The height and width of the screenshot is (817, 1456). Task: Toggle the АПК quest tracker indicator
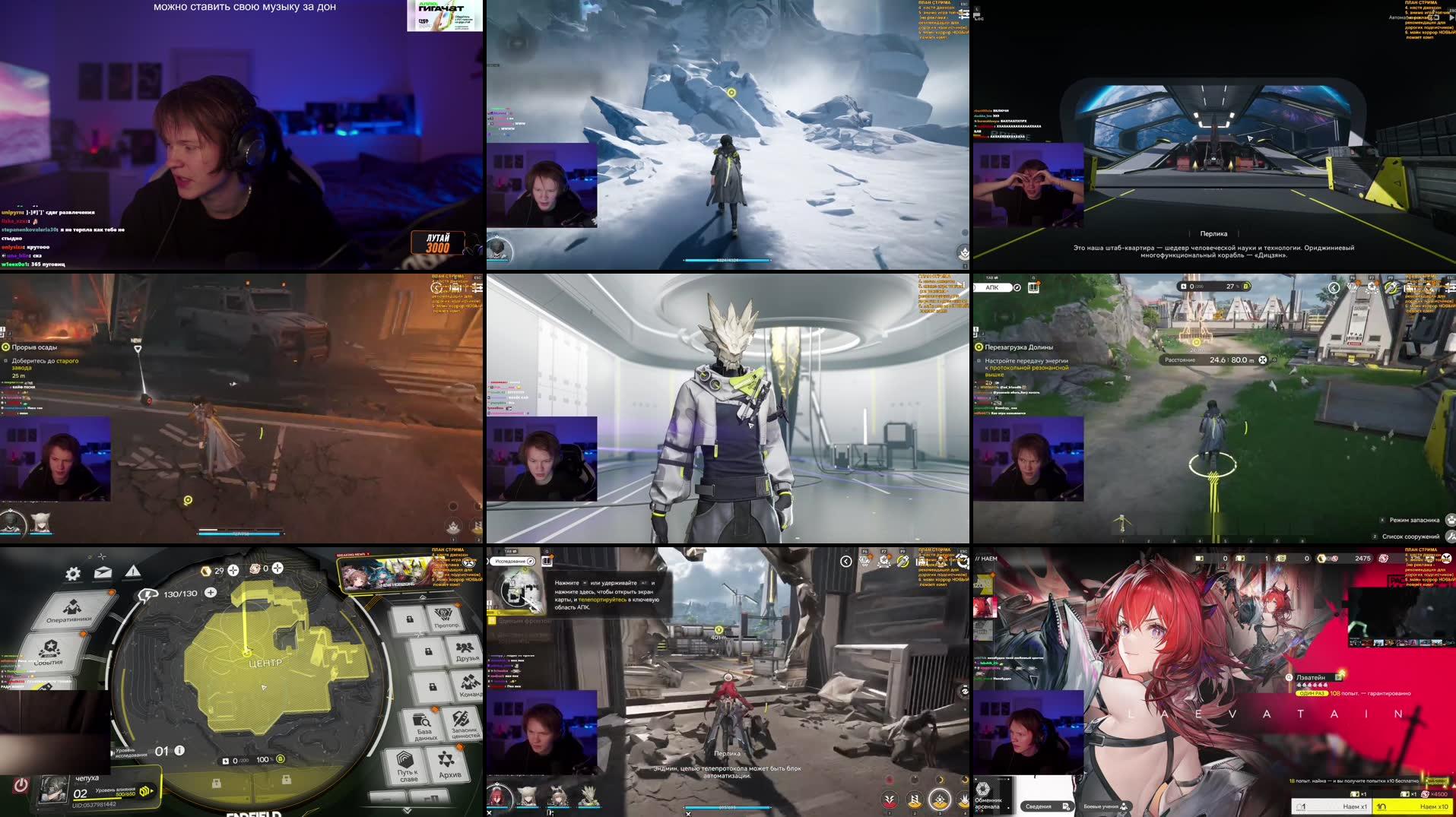point(1017,287)
